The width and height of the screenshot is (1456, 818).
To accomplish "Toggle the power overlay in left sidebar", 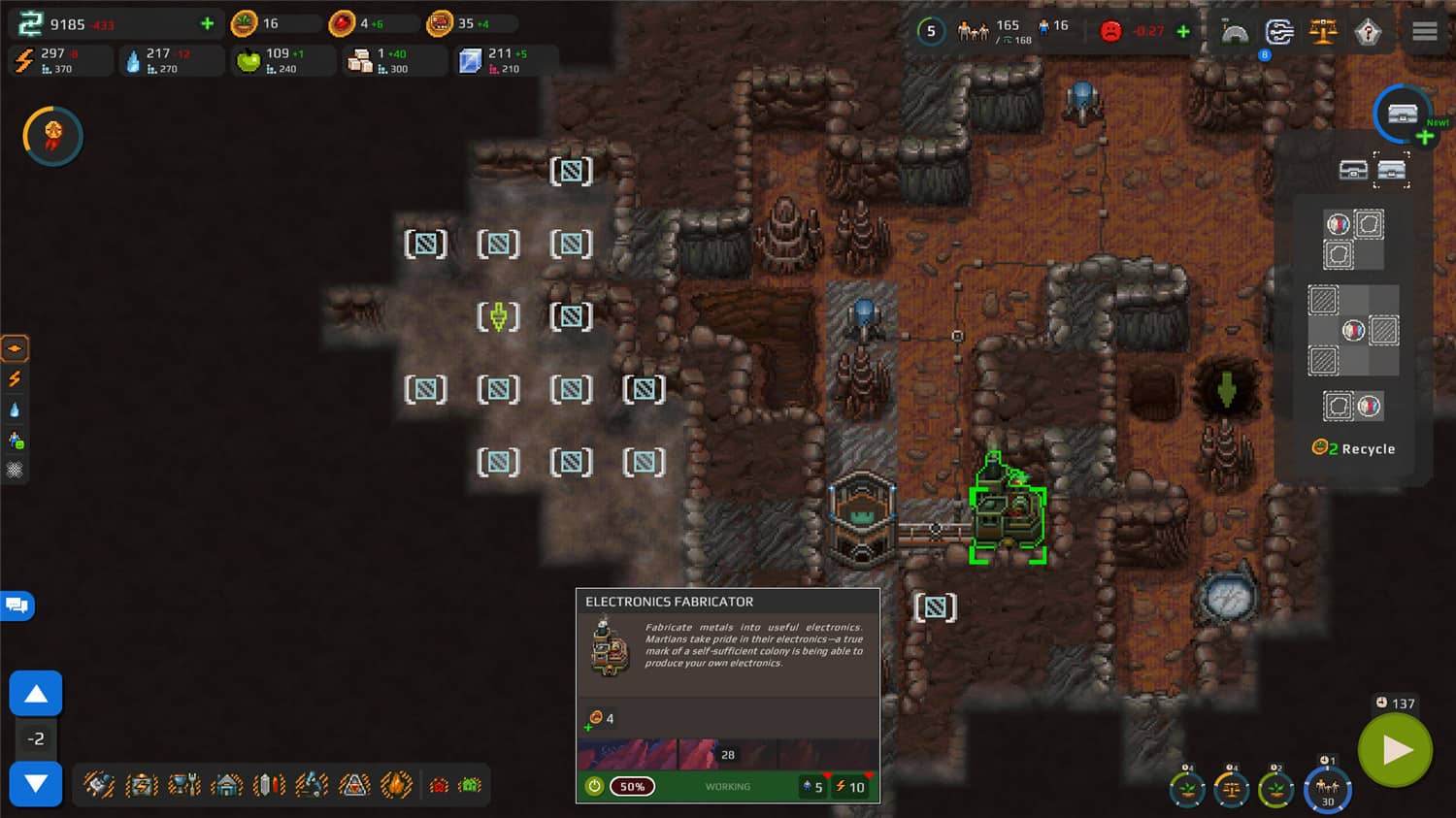I will (x=14, y=378).
